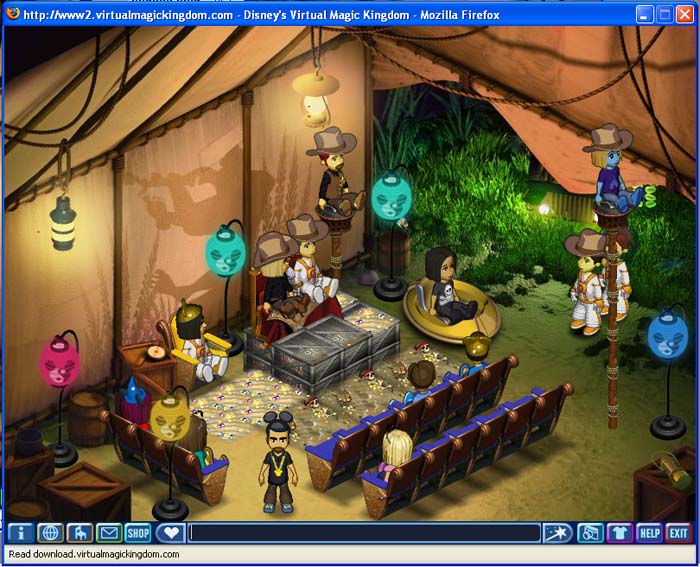Minimize the Firefox window
The width and height of the screenshot is (700, 567).
tap(643, 15)
